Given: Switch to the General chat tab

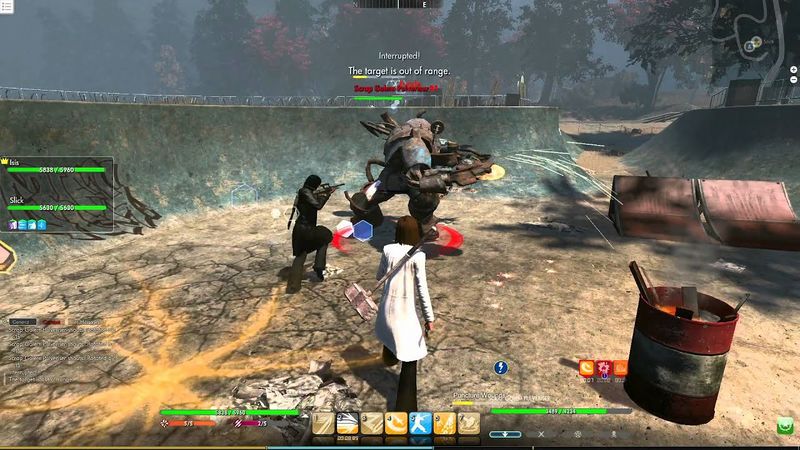Looking at the screenshot, I should pos(21,322).
